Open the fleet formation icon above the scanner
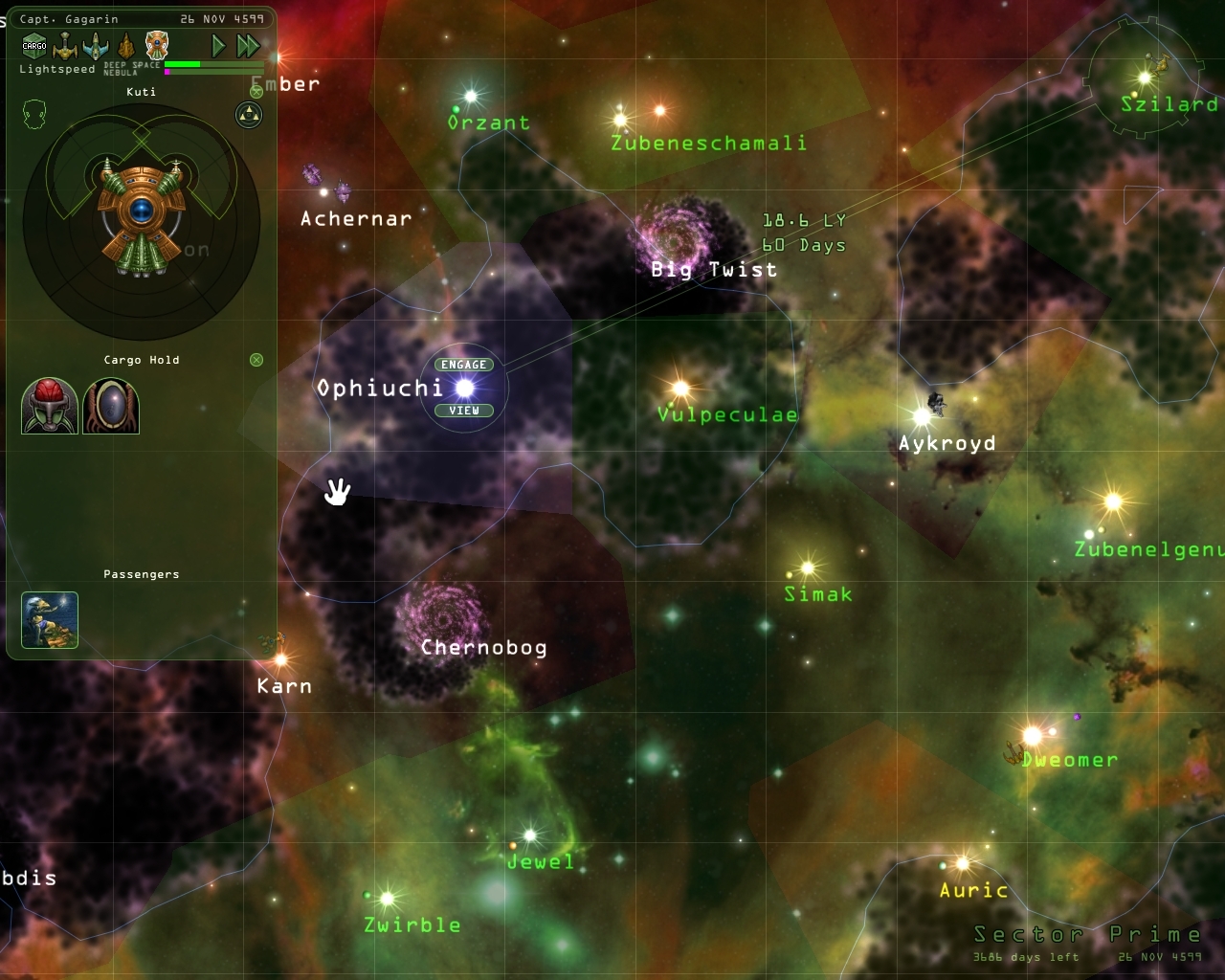Image resolution: width=1225 pixels, height=980 pixels. pyautogui.click(x=247, y=117)
